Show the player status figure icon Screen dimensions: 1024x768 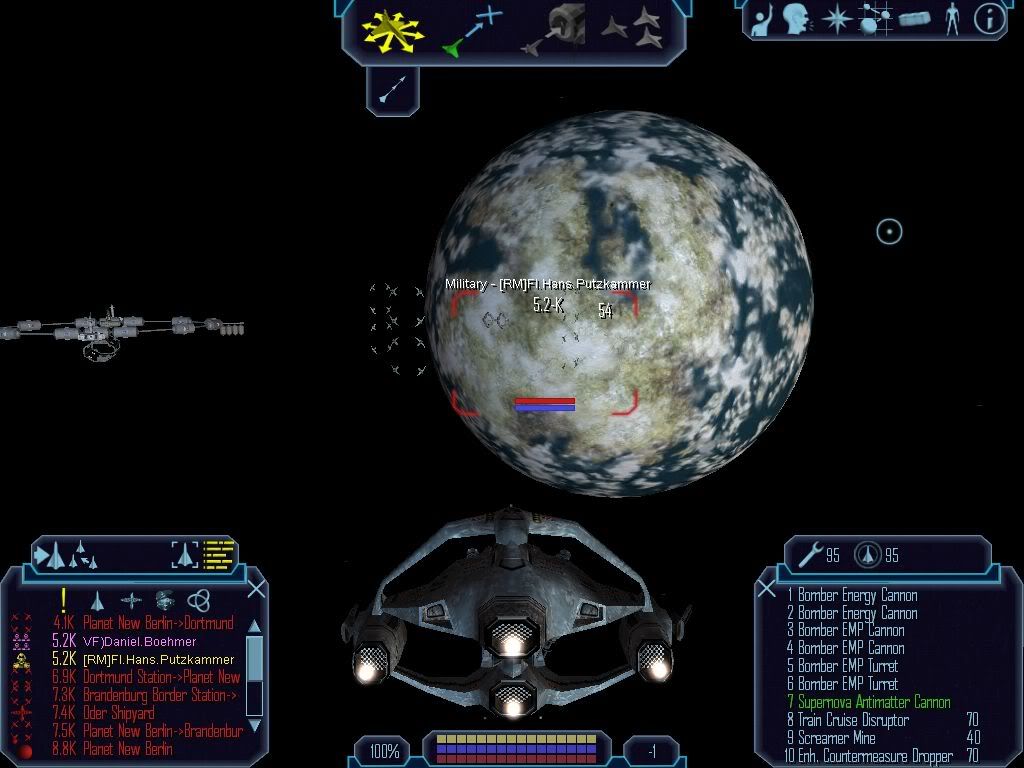952,18
